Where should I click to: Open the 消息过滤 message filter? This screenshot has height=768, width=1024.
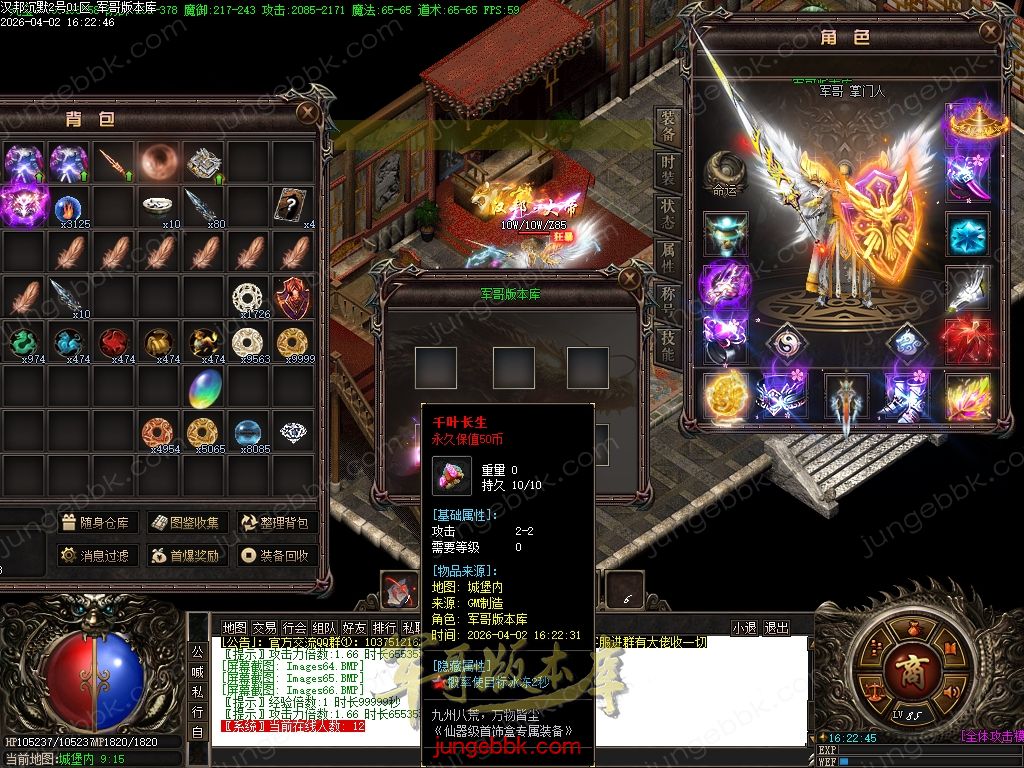pos(95,555)
